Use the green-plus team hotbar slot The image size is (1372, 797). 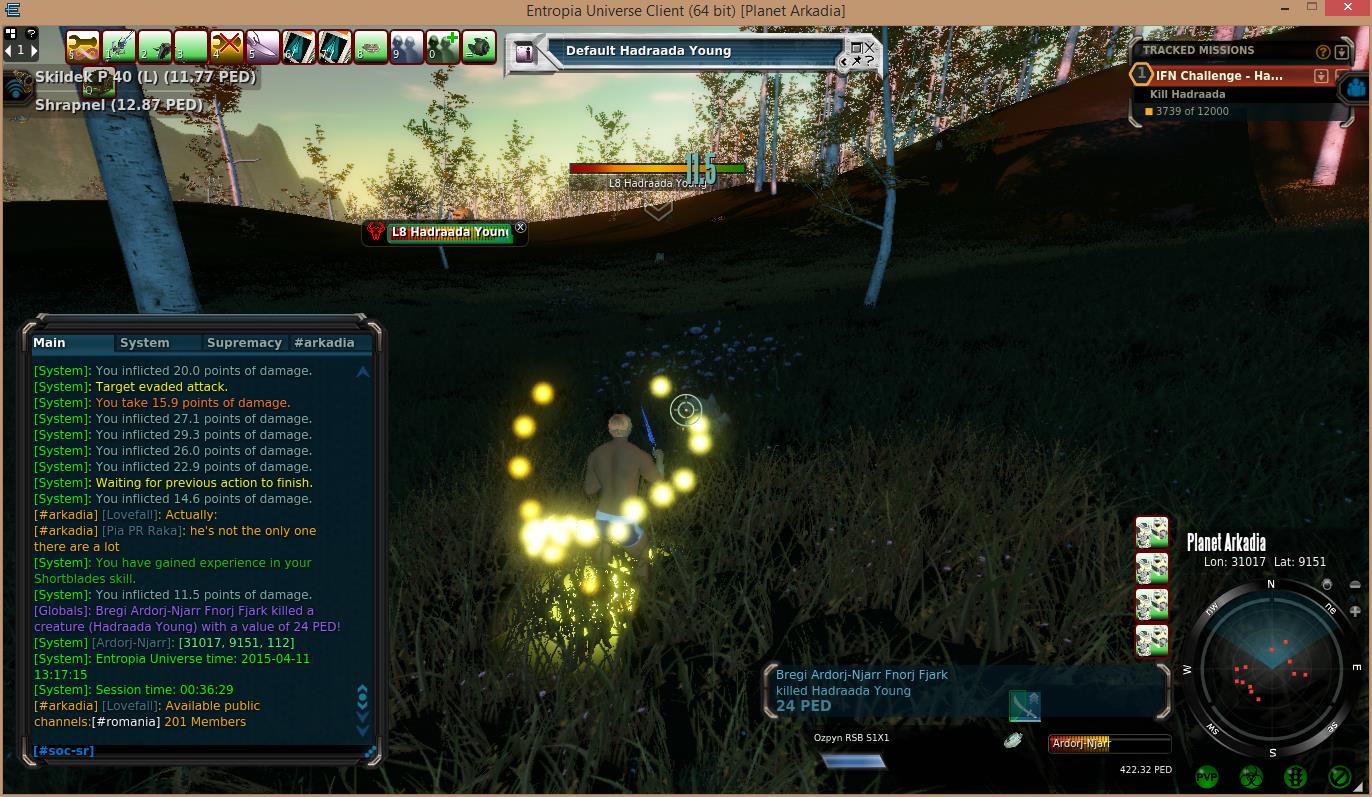tap(443, 47)
